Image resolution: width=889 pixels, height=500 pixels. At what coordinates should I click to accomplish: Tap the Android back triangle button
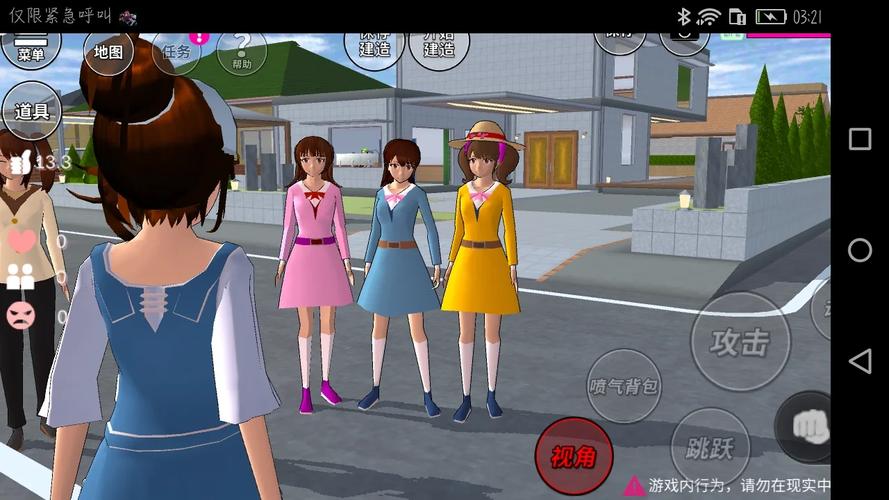pos(859,361)
